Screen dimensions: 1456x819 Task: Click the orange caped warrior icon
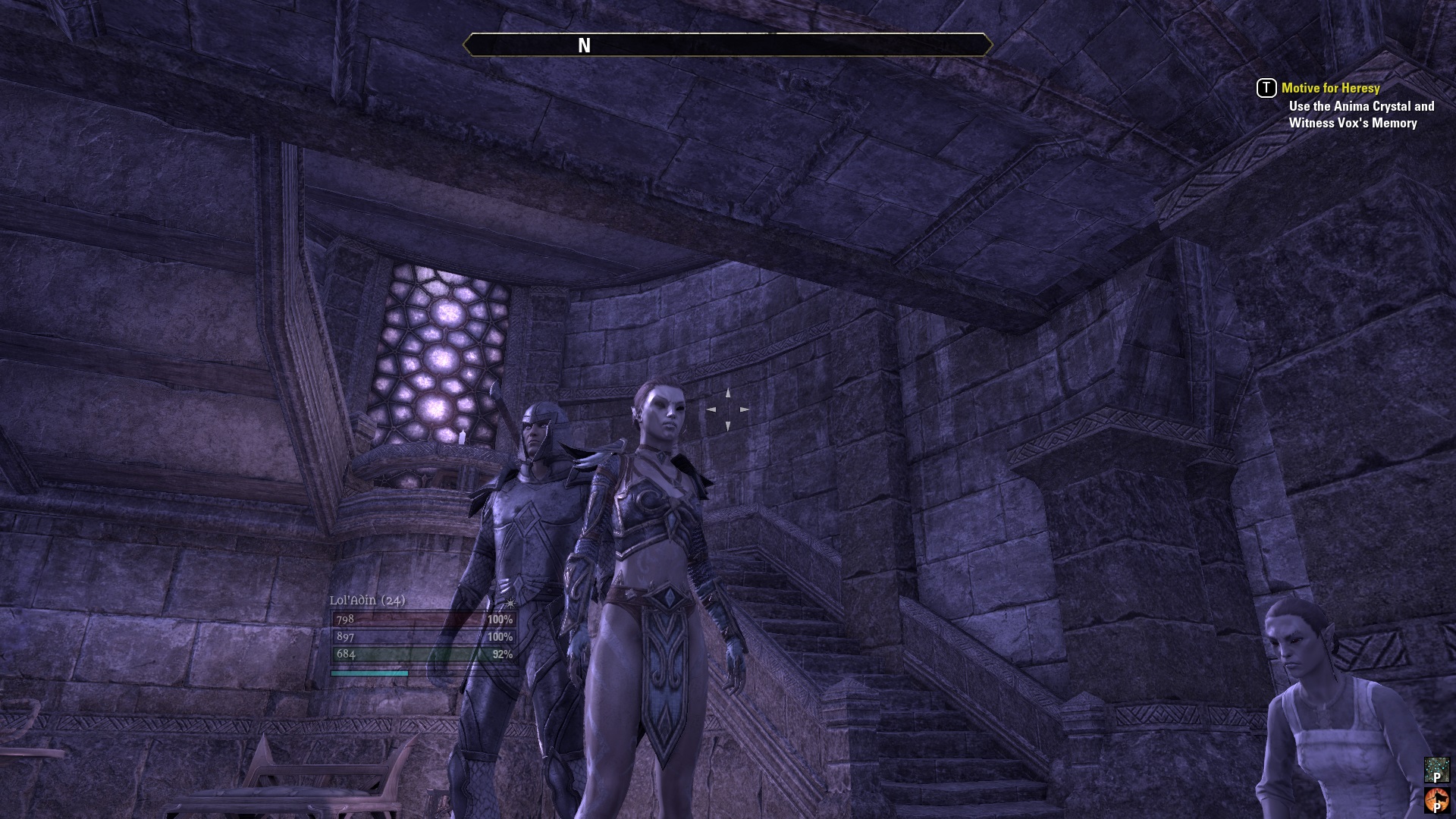[x=1436, y=801]
